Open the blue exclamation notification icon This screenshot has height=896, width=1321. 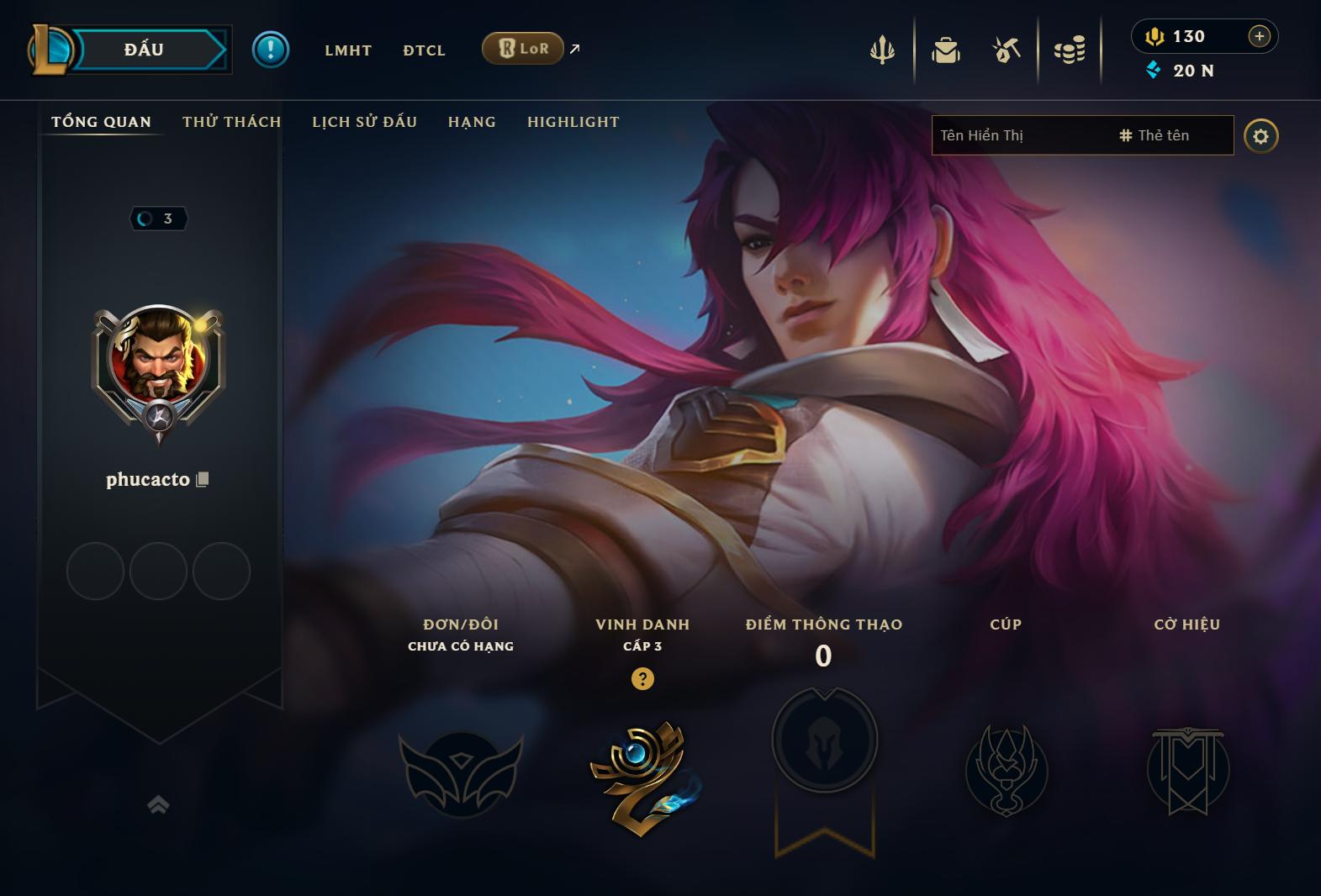tap(271, 50)
